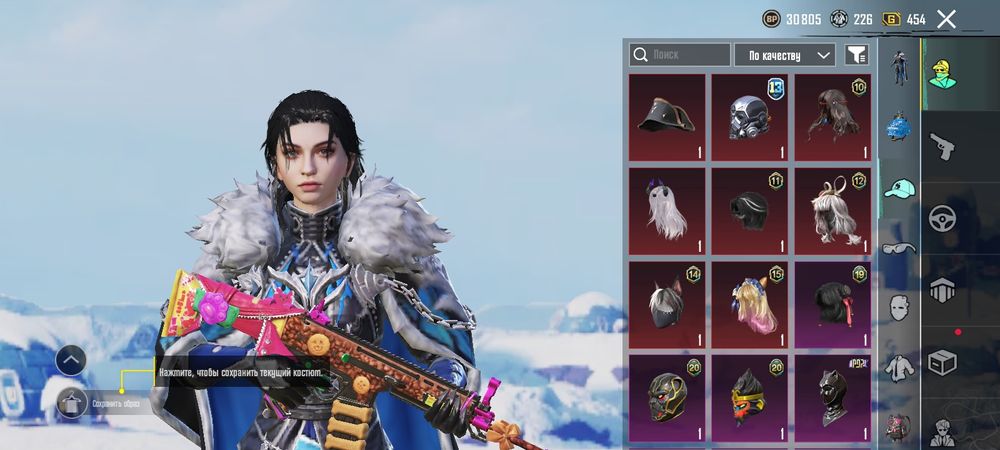This screenshot has height=450, width=1000.
Task: Click the Поиск search field
Action: pyautogui.click(x=680, y=55)
